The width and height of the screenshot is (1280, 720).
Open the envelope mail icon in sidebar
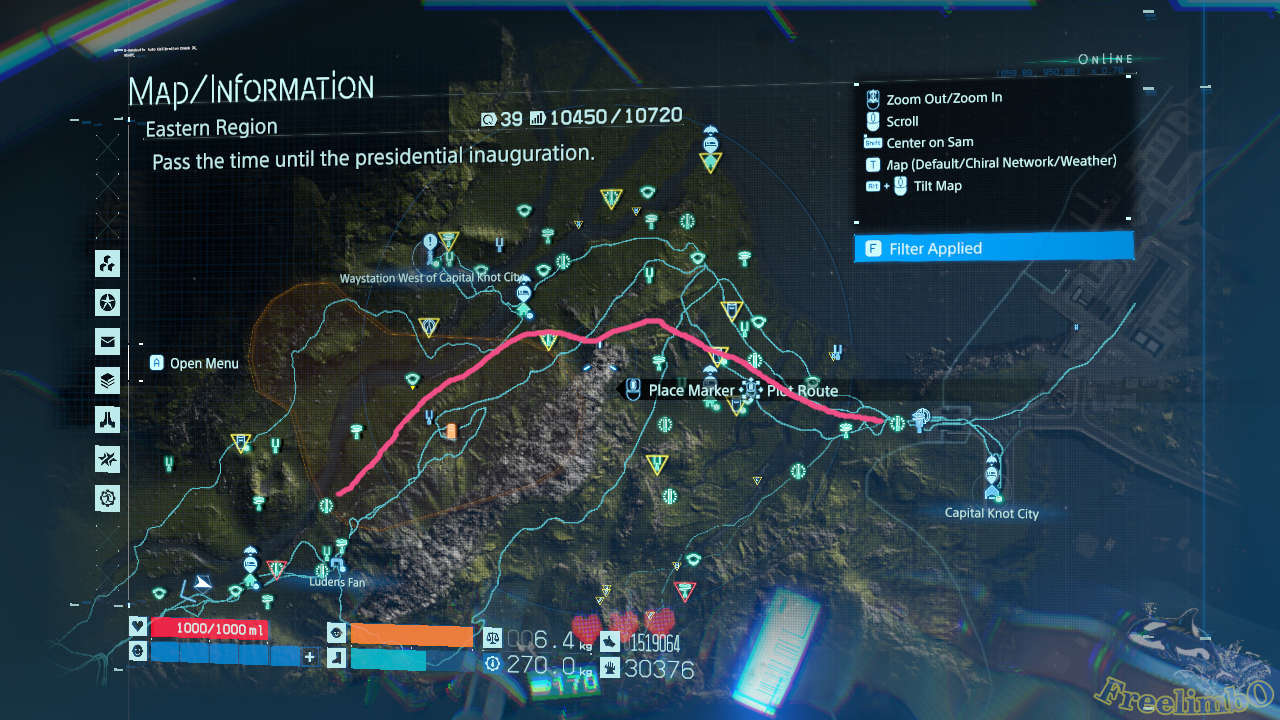108,342
